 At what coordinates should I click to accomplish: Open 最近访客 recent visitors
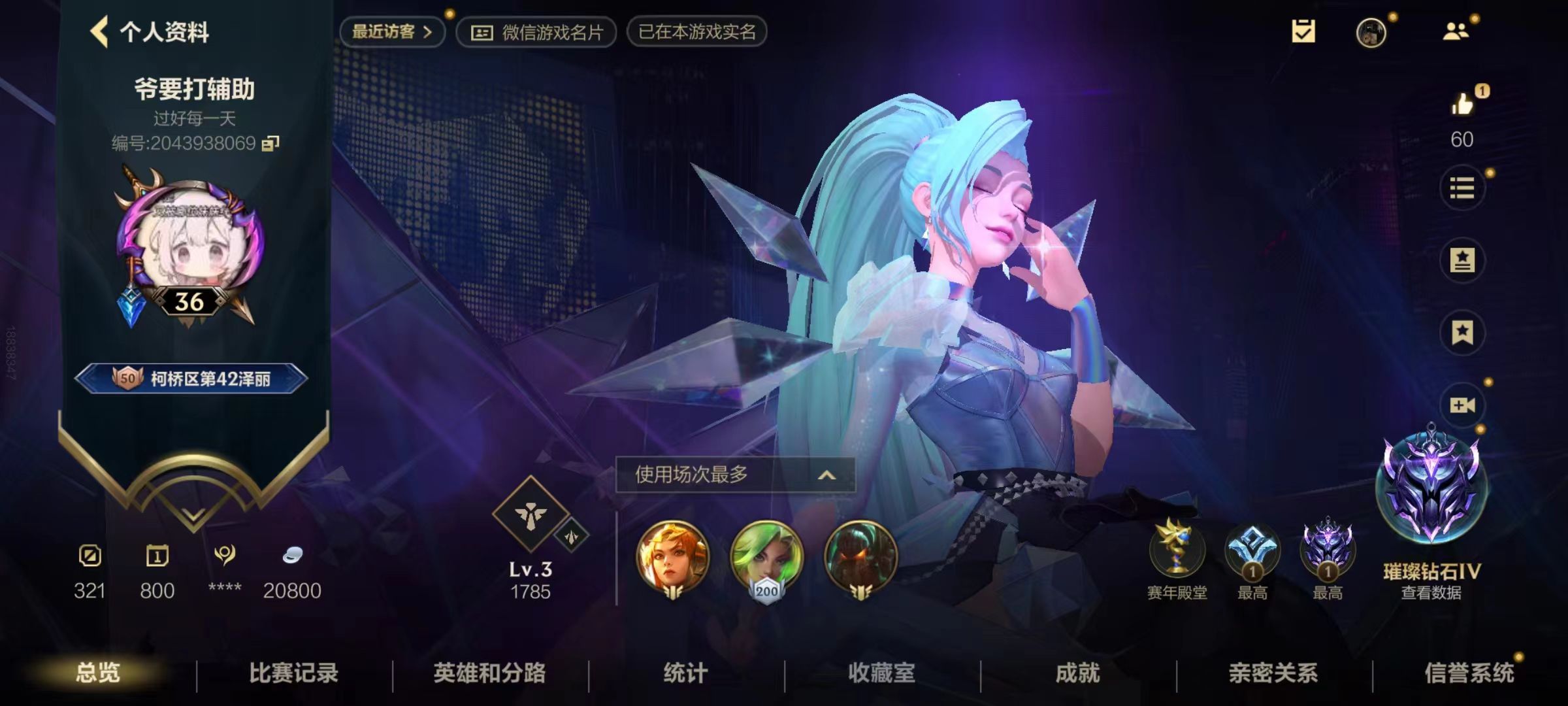tap(391, 31)
